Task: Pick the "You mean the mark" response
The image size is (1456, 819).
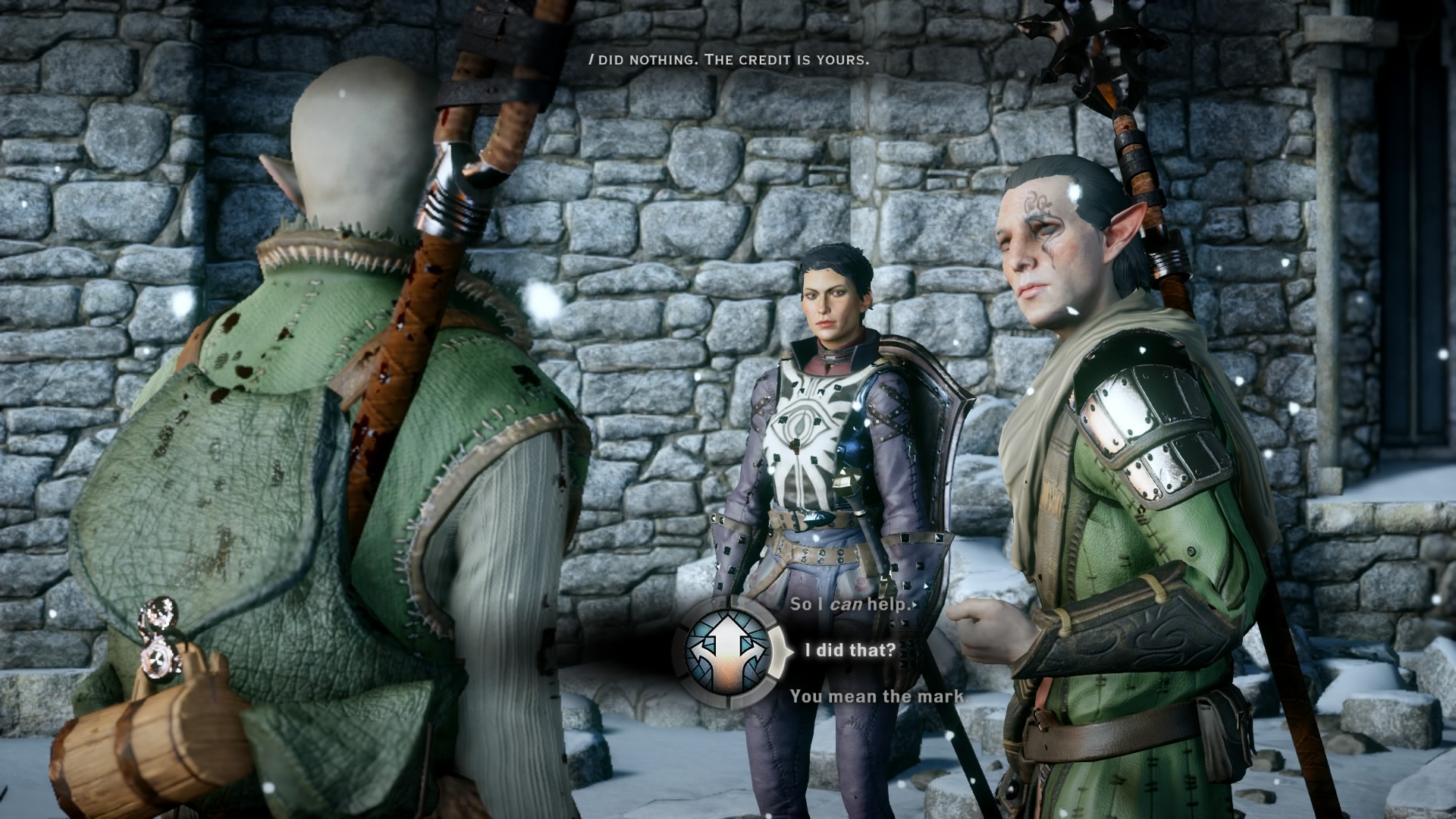Action: (x=876, y=696)
